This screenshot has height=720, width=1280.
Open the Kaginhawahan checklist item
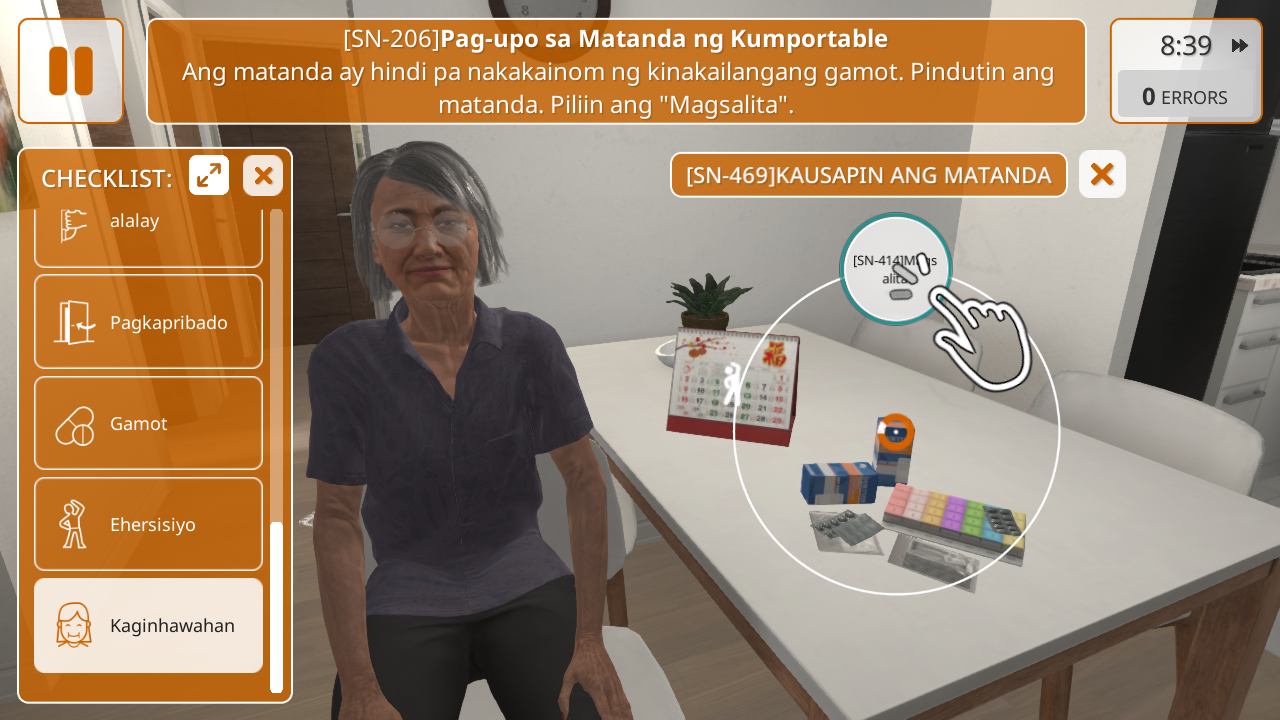tap(148, 625)
